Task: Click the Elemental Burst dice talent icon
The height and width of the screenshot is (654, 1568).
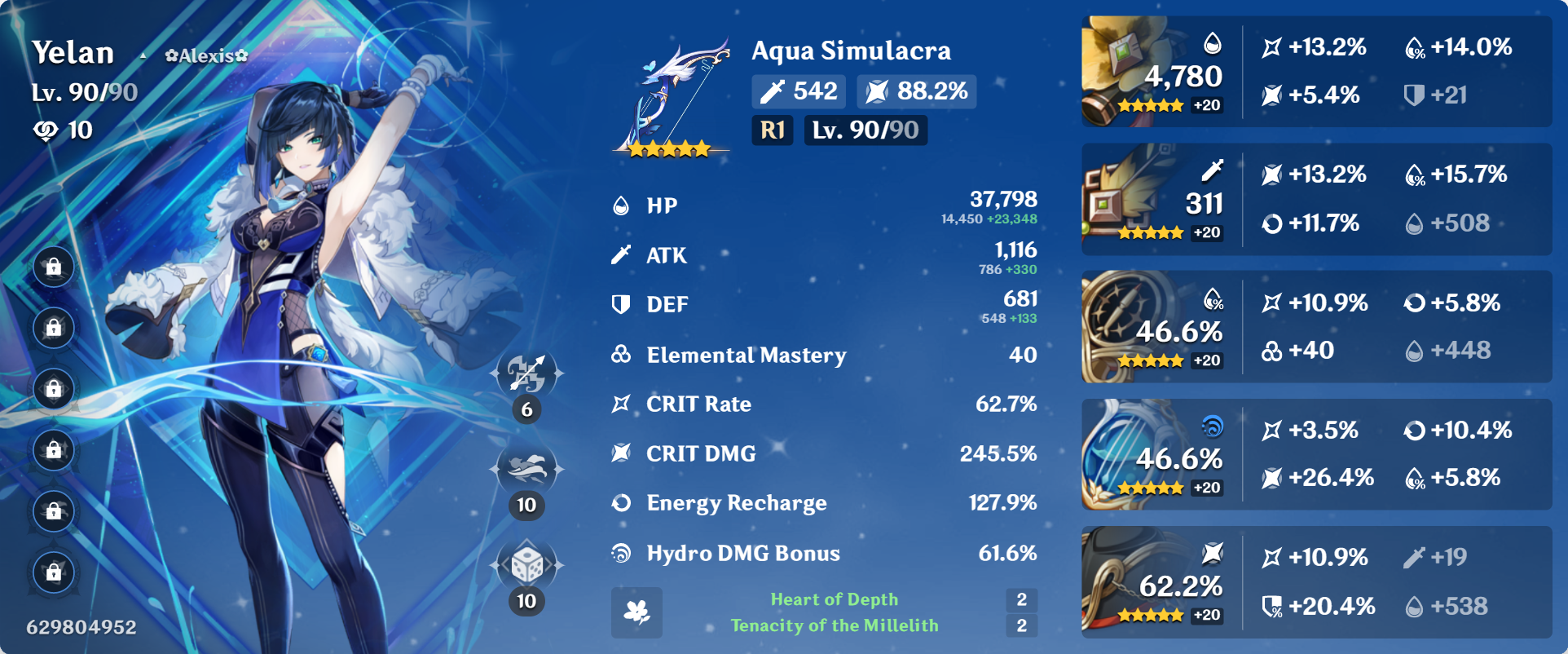Action: click(528, 566)
